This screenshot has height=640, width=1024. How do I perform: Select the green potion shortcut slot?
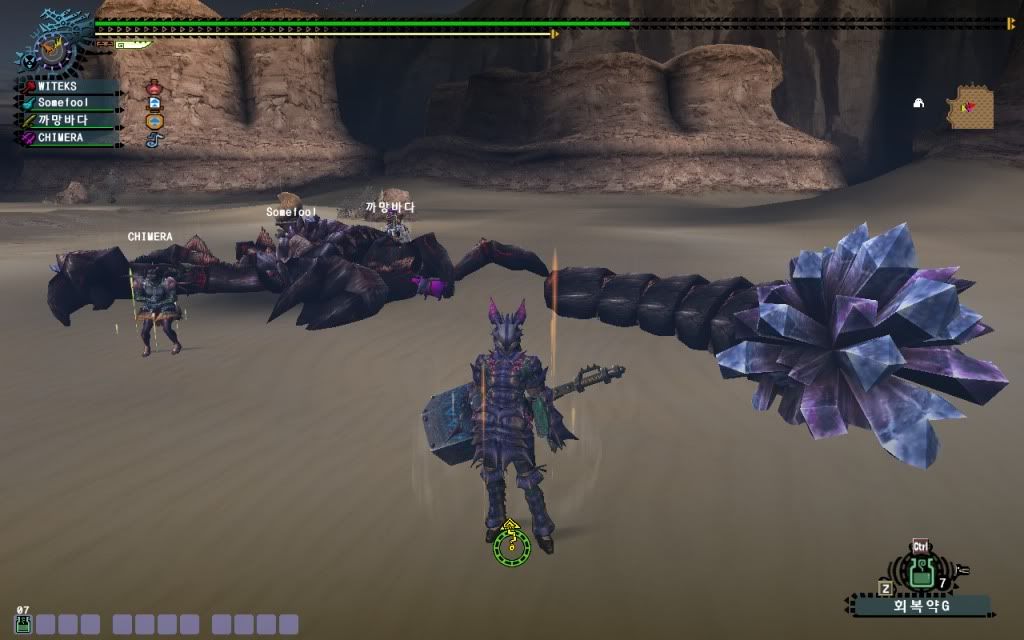pyautogui.click(x=23, y=625)
